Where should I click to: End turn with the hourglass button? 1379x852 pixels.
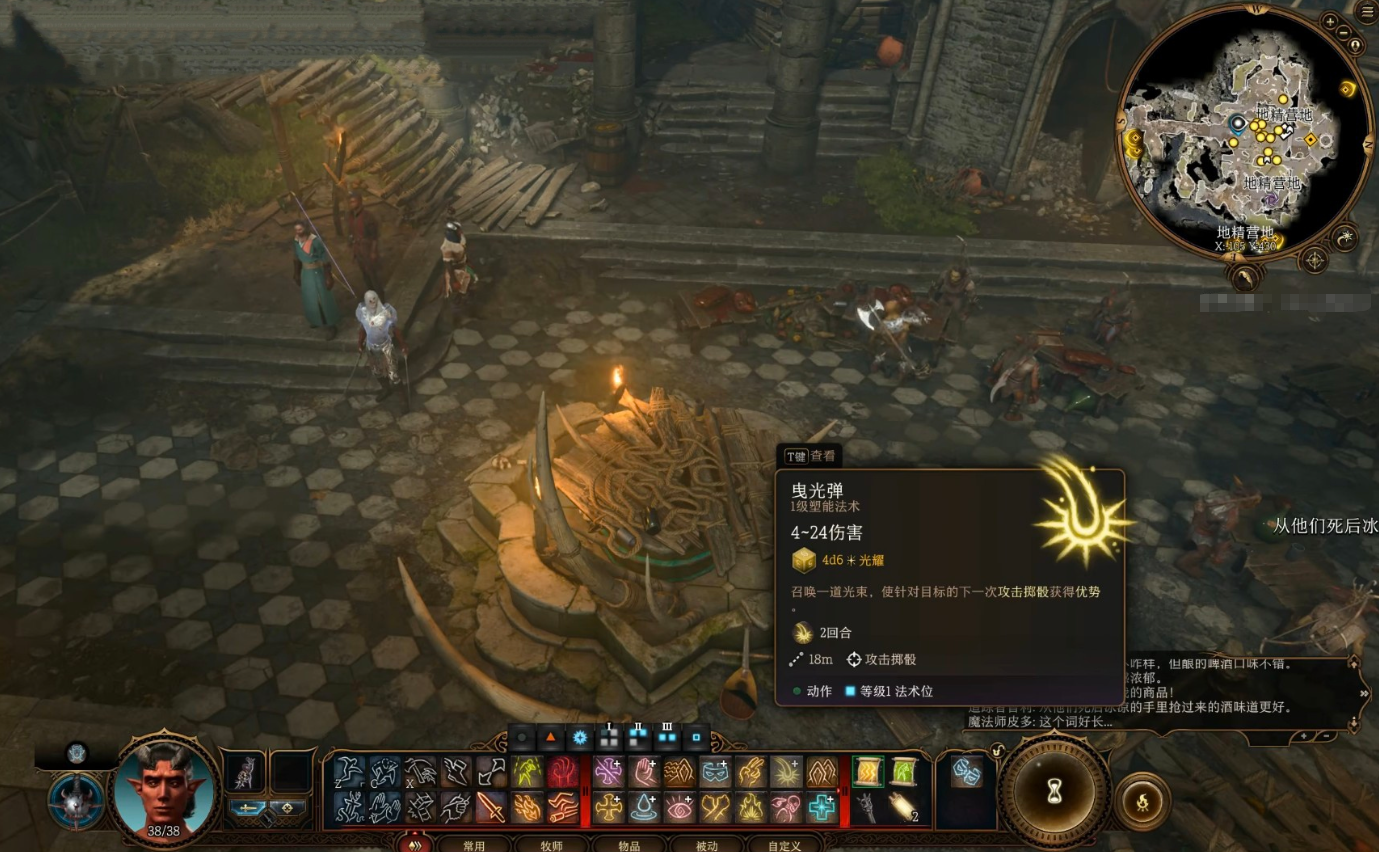click(x=1054, y=792)
